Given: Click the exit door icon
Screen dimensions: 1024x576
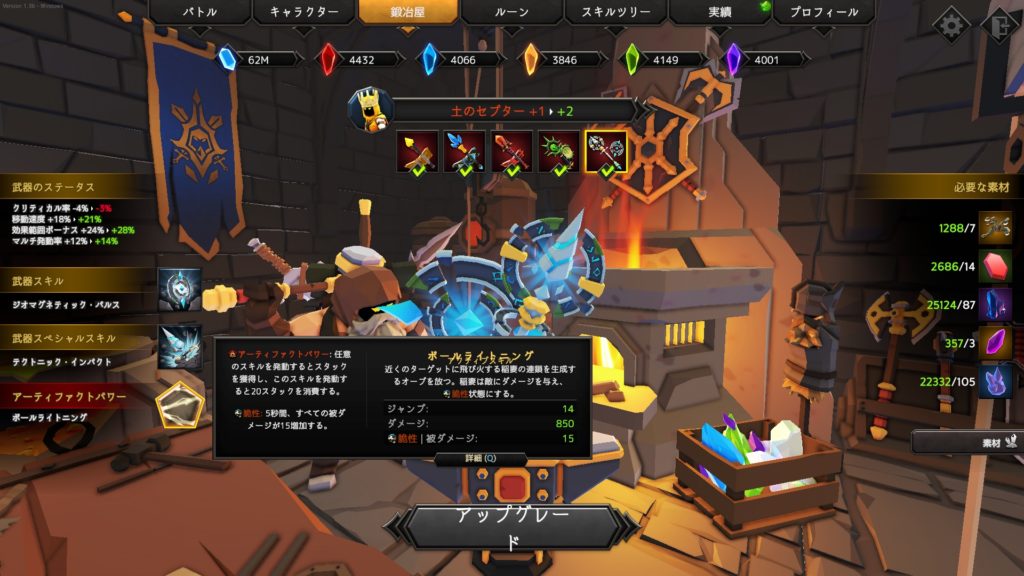Looking at the screenshot, I should (999, 26).
